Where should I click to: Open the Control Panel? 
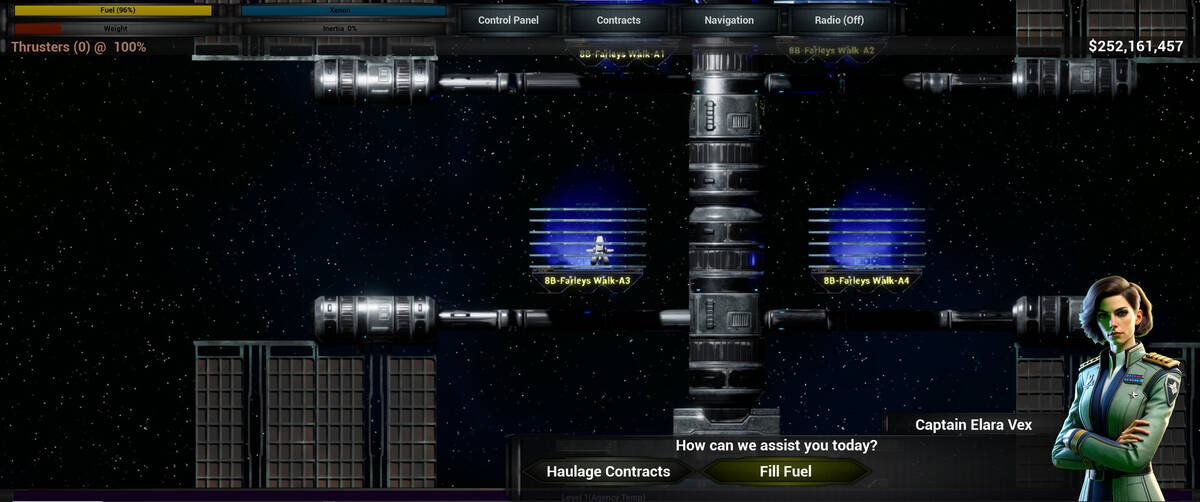point(508,20)
